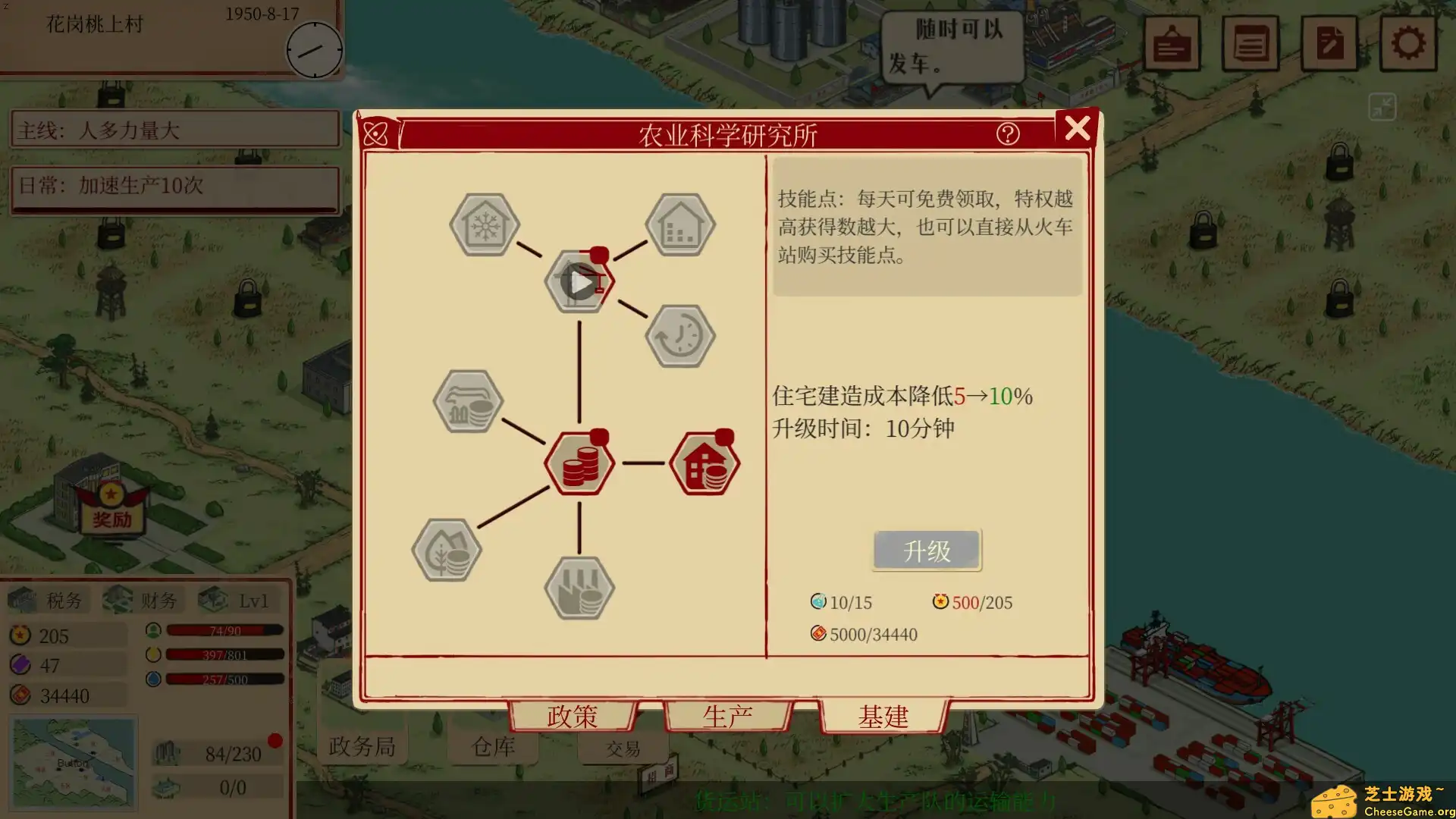Open the document list icon on the top toolbar
This screenshot has width=1456, height=819.
(x=1250, y=43)
